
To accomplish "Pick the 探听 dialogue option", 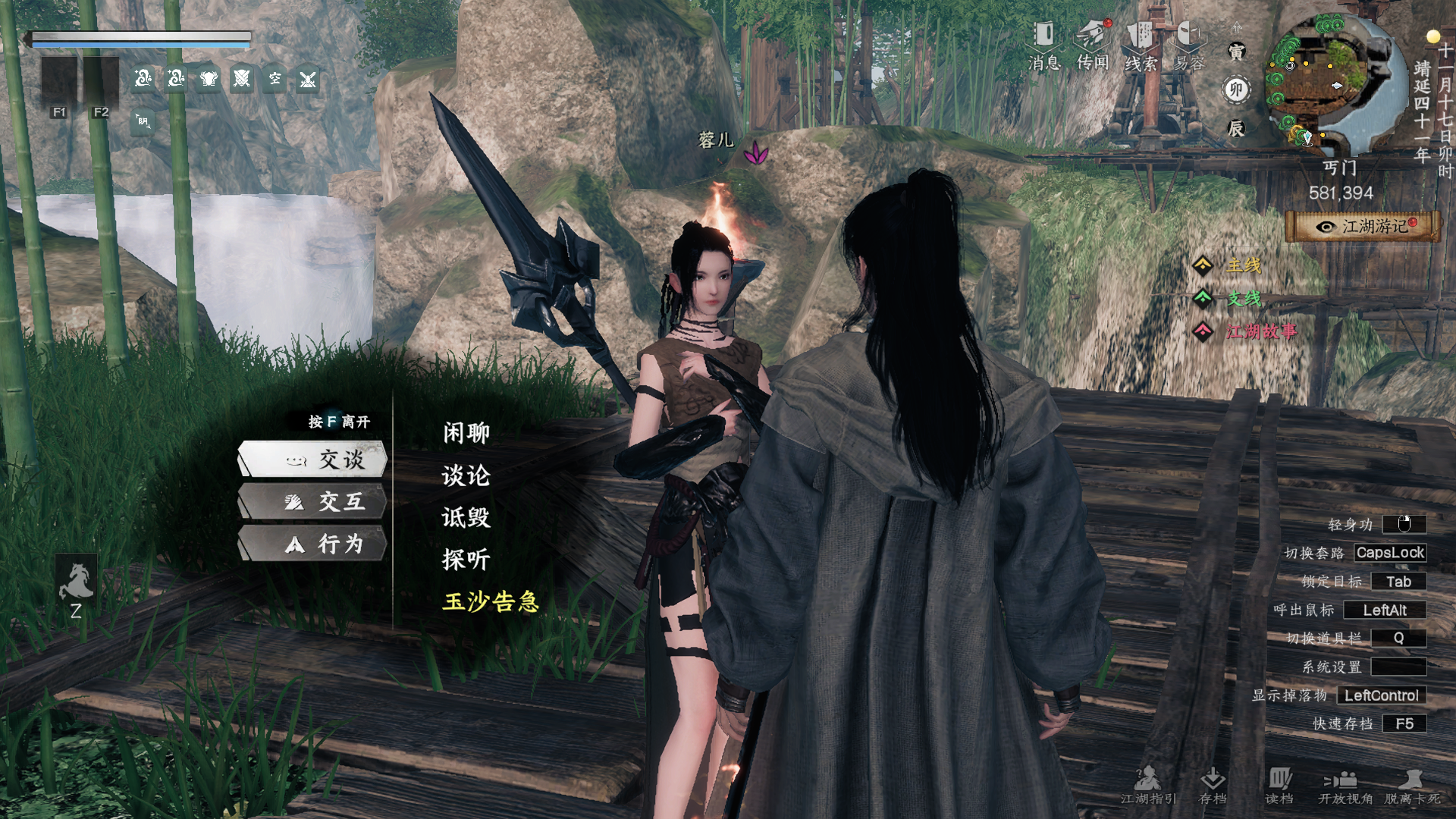I will coord(466,560).
